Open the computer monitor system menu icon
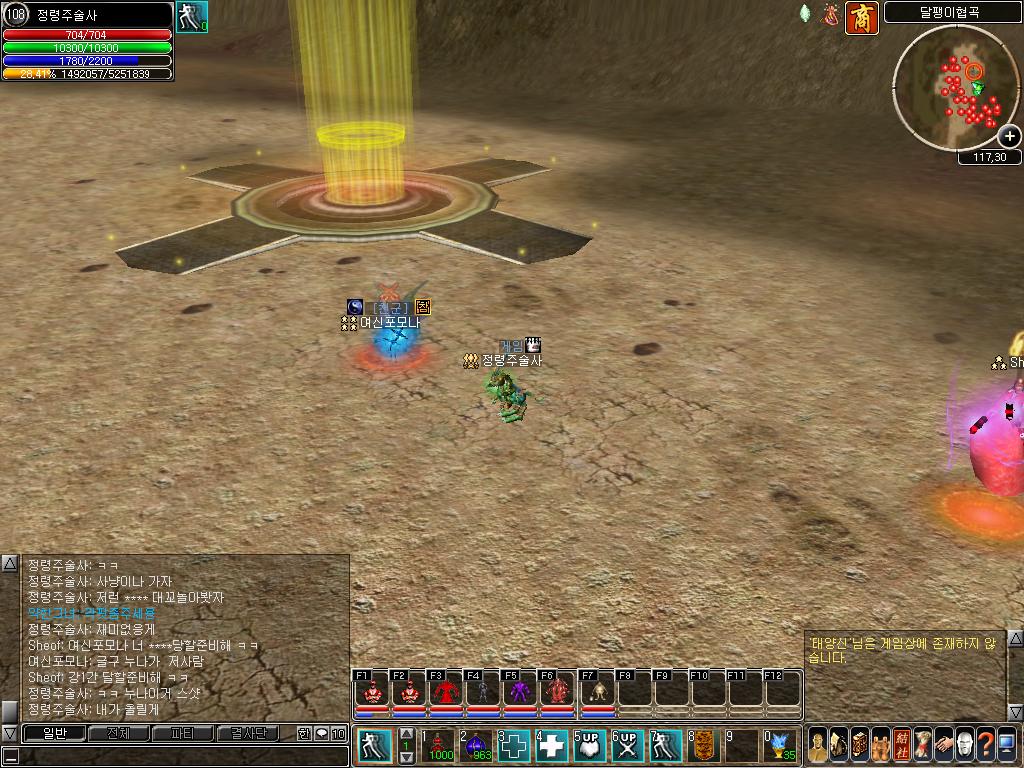This screenshot has width=1024, height=768. click(1006, 746)
